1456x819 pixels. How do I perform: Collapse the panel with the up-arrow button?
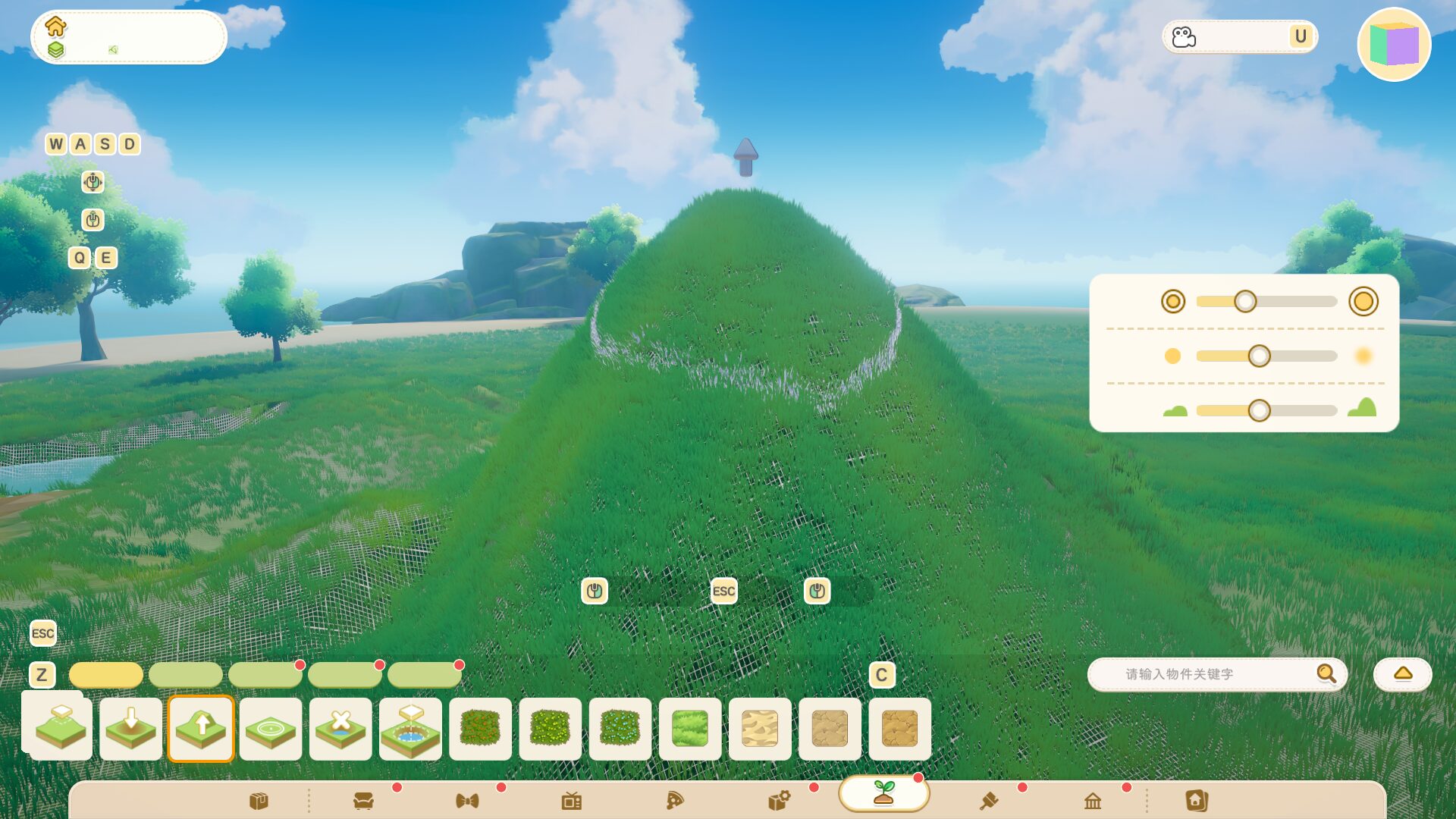coord(1402,674)
